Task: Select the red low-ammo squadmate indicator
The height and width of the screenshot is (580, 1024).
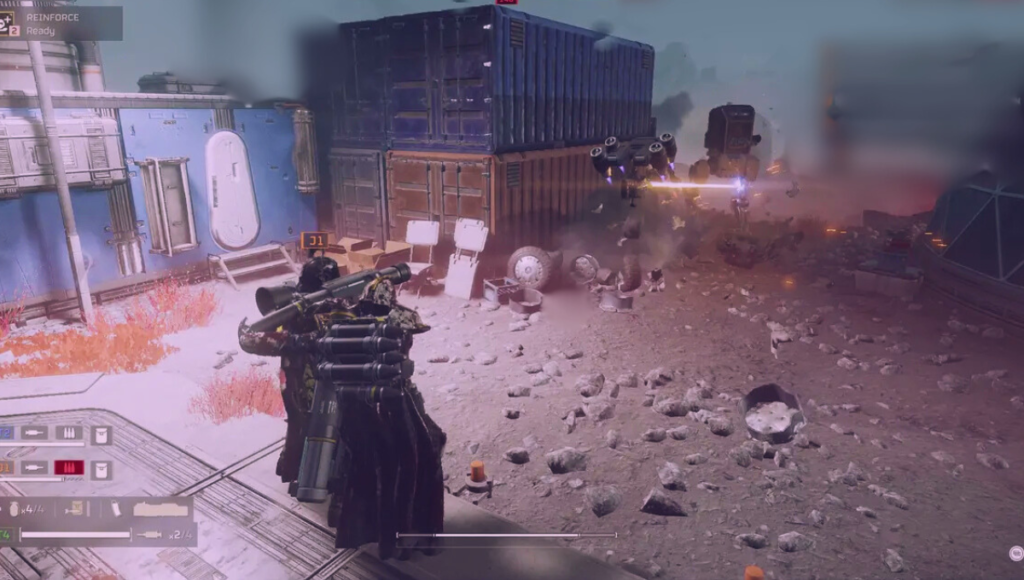Action: pyautogui.click(x=69, y=467)
